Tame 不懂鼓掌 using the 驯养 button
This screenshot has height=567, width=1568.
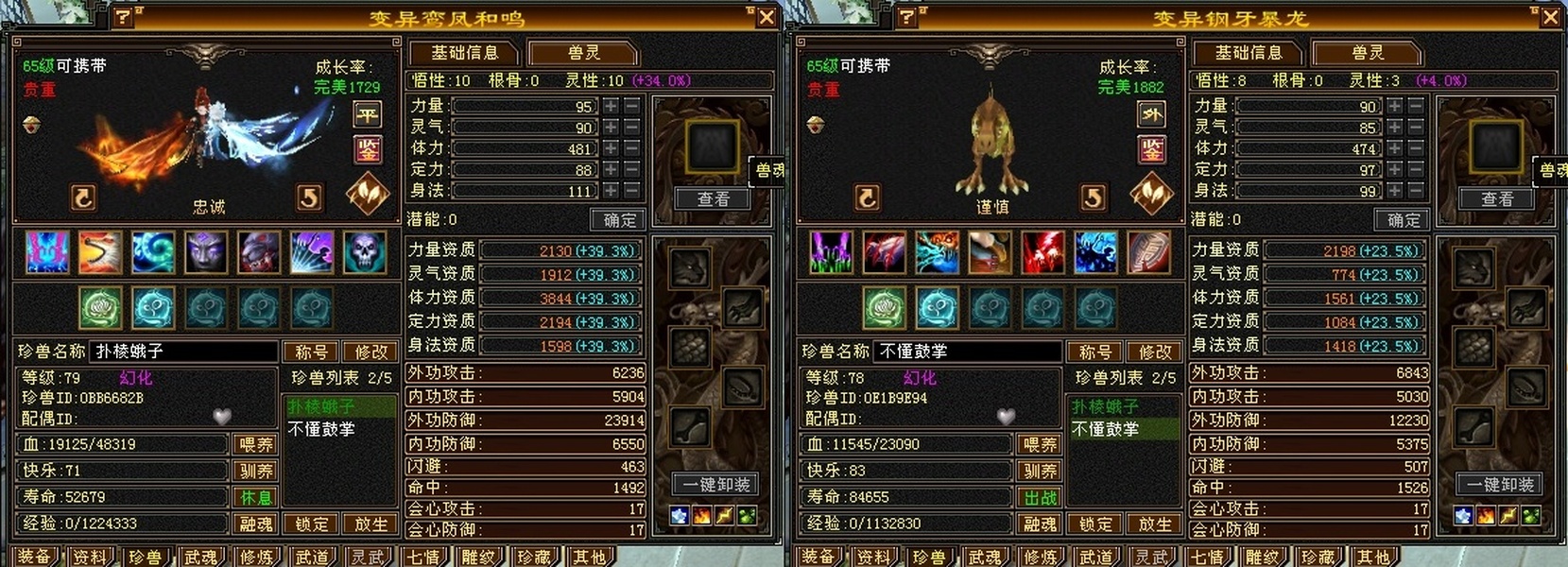pos(1040,471)
